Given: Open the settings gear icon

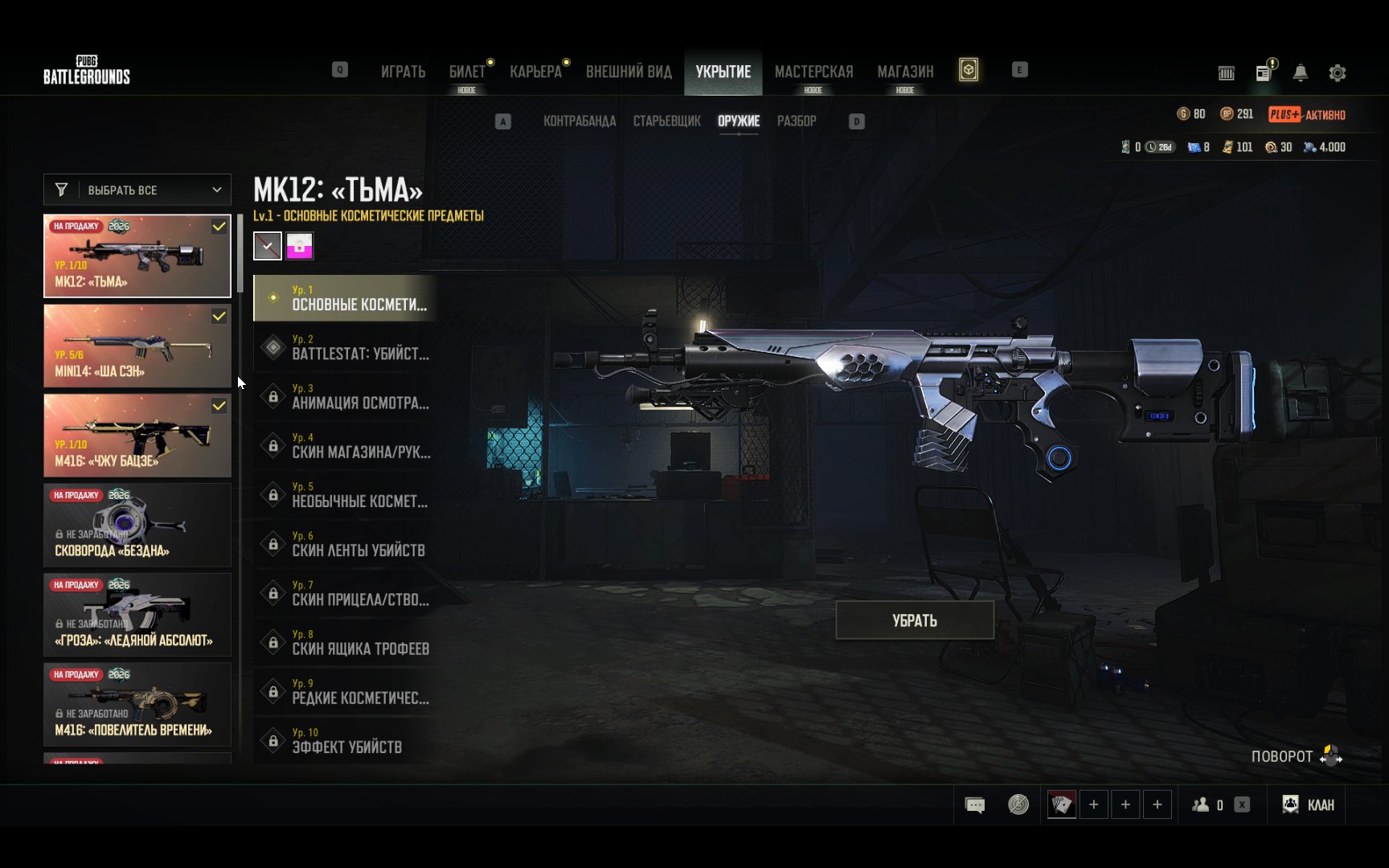Looking at the screenshot, I should 1337,73.
